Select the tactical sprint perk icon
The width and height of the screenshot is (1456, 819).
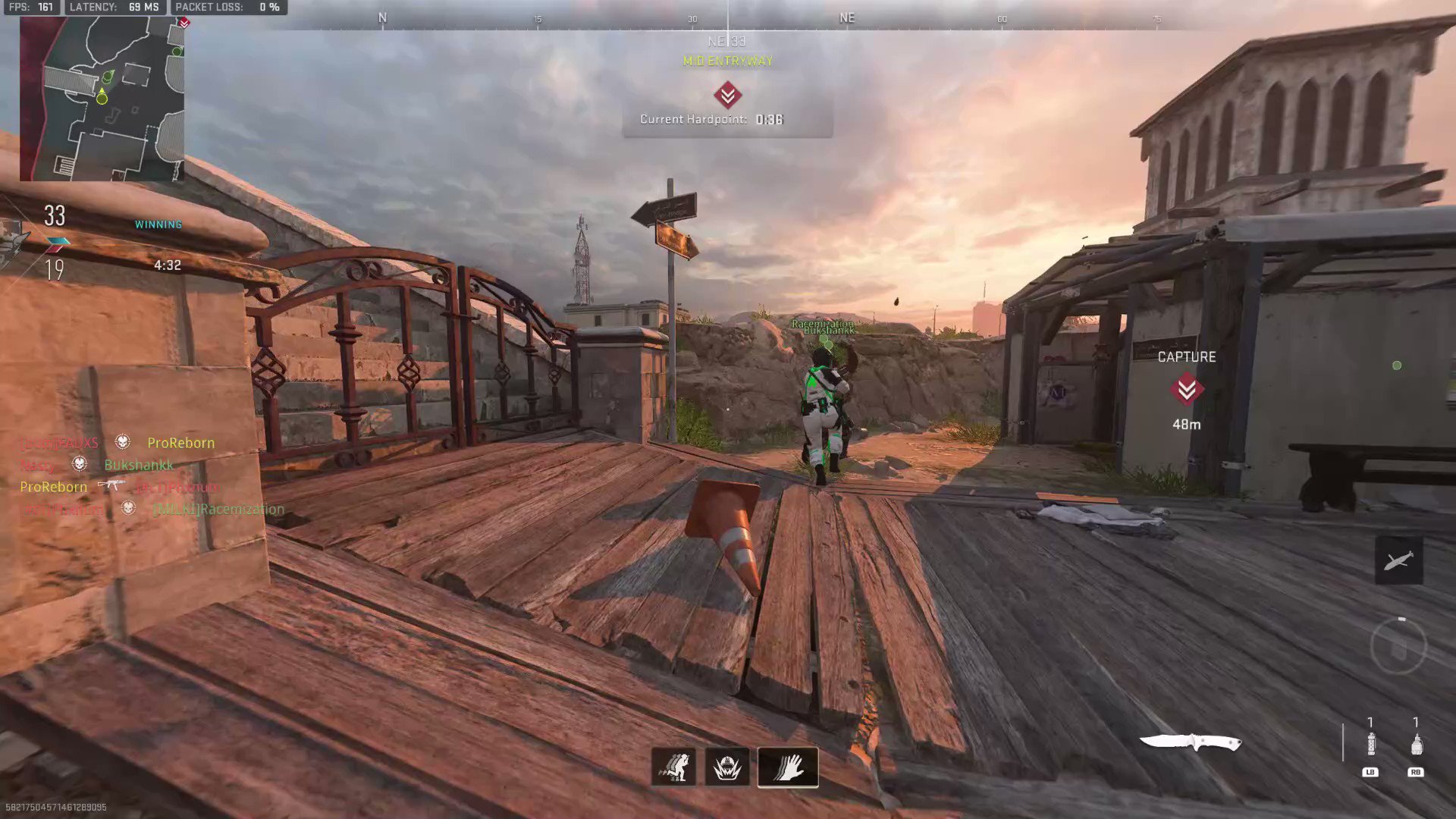[674, 767]
